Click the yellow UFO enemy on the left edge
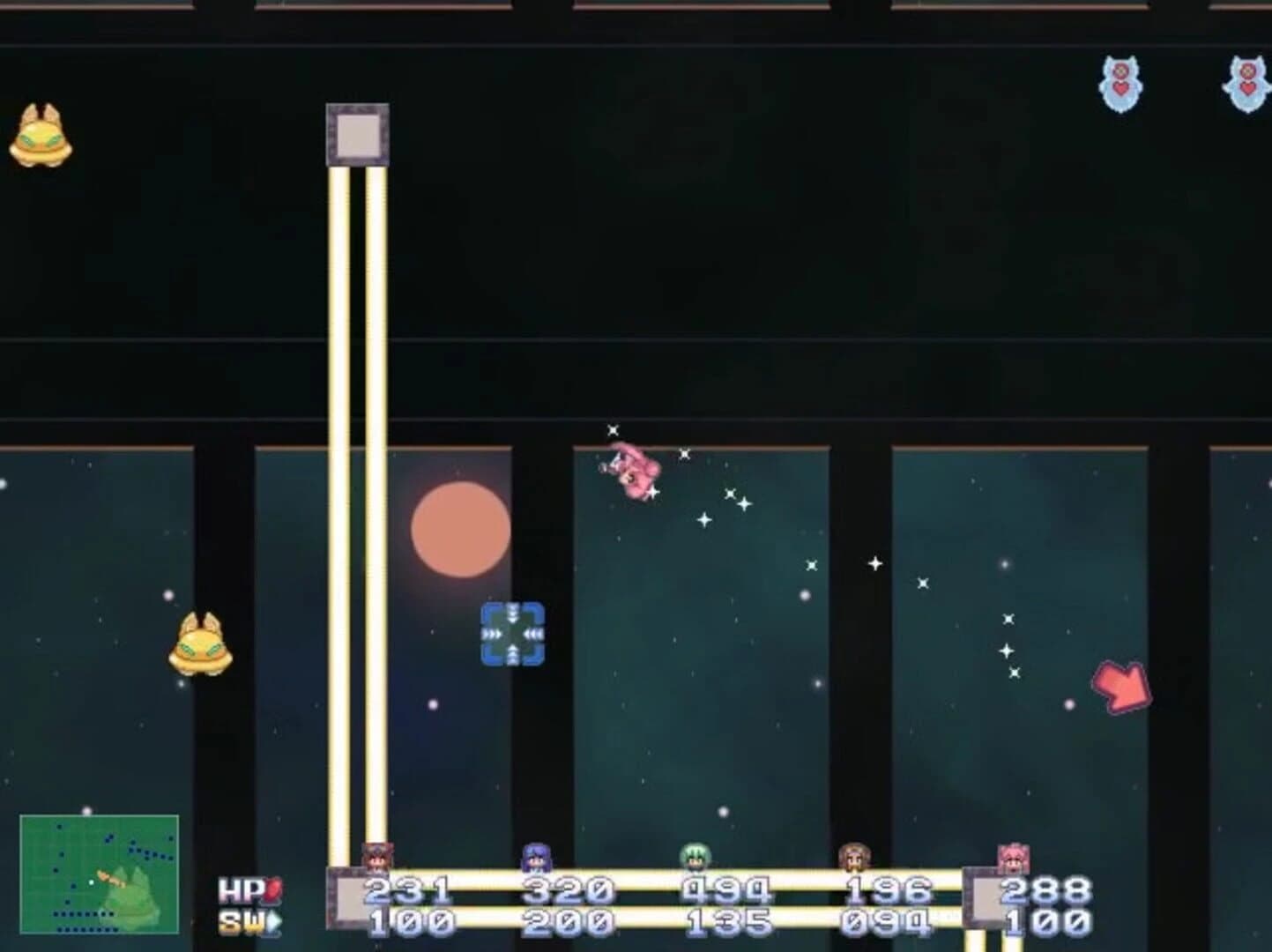Screen dimensions: 1272x952 coord(40,137)
